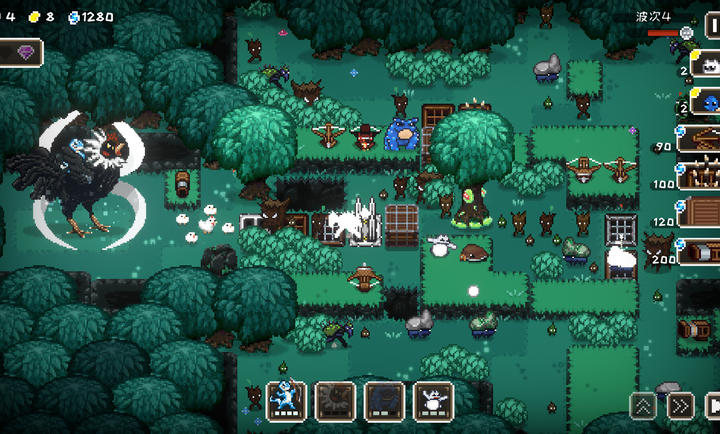Screen dimensions: 720x434
Task: Activate the blue archer cat skill
Action: point(287,400)
